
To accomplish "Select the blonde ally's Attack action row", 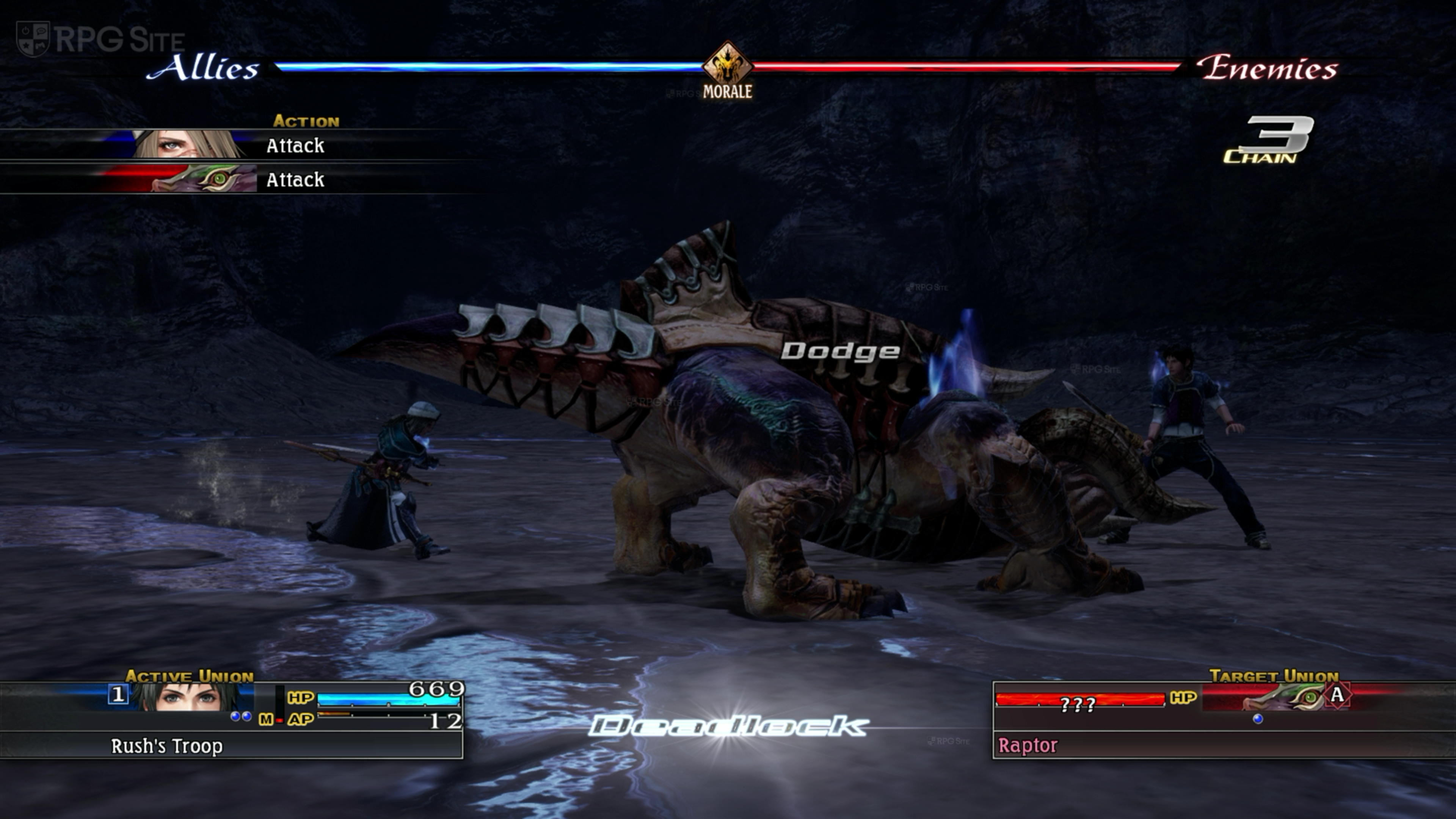I will (x=243, y=145).
